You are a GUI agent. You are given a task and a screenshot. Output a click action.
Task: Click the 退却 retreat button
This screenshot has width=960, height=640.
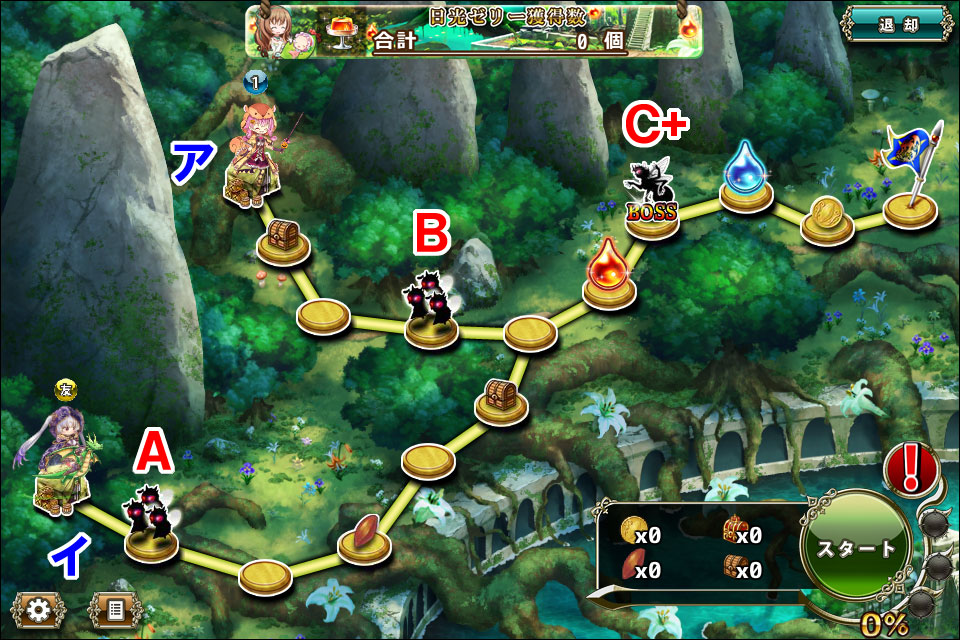click(x=895, y=25)
